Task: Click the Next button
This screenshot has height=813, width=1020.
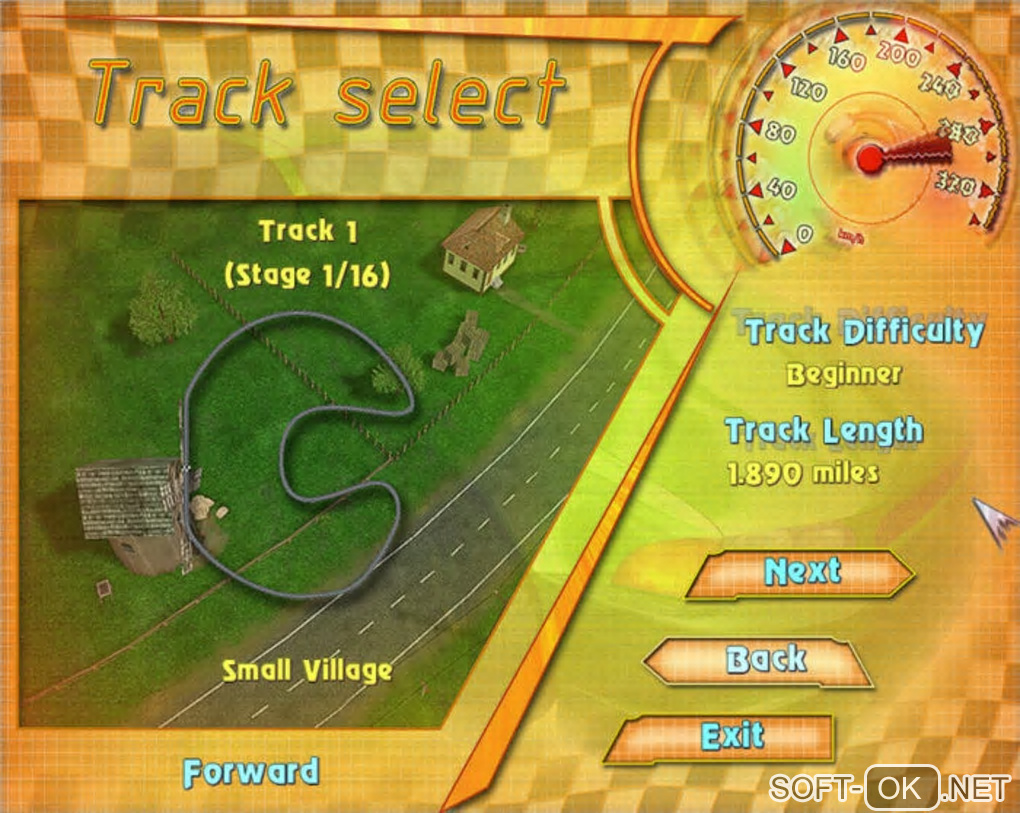Action: pos(801,573)
